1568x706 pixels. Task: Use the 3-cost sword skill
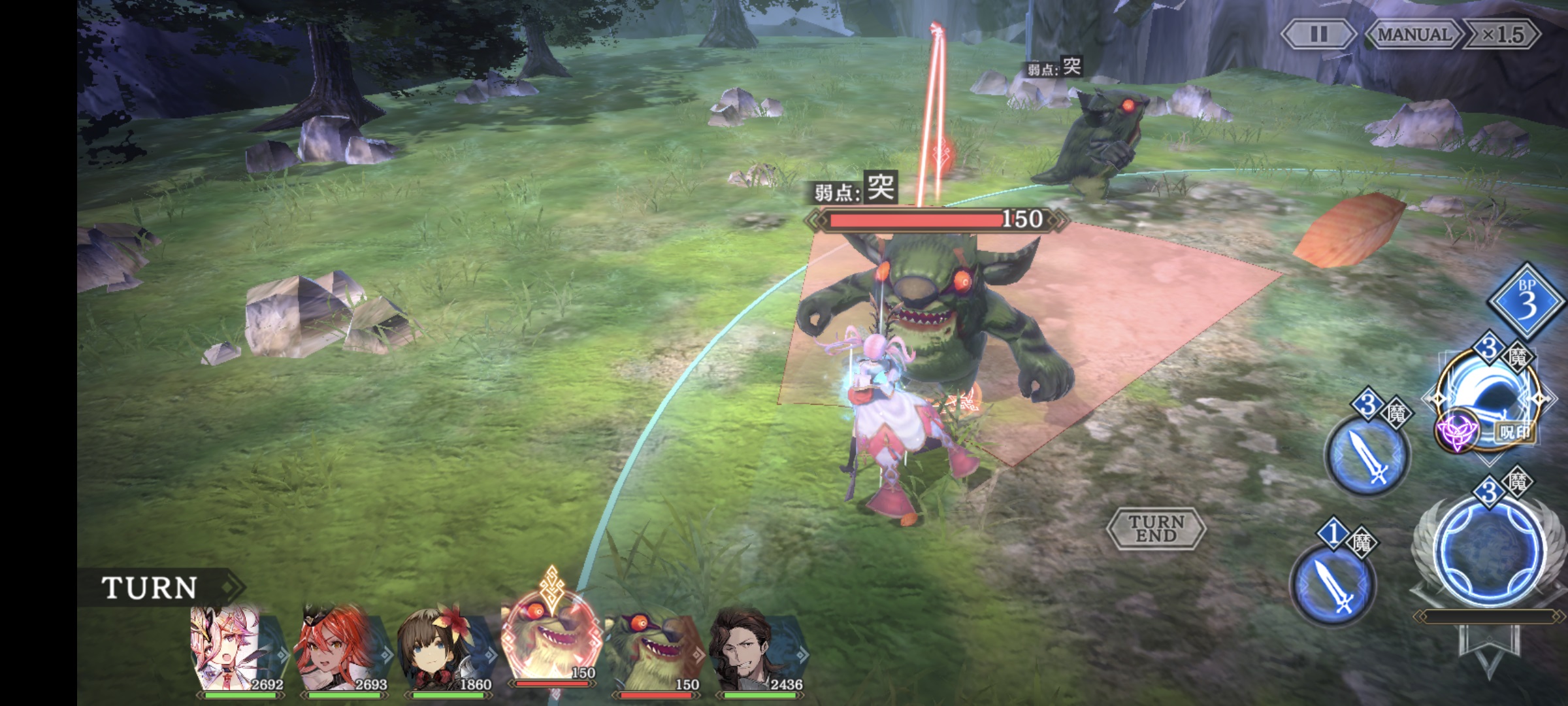[1367, 455]
